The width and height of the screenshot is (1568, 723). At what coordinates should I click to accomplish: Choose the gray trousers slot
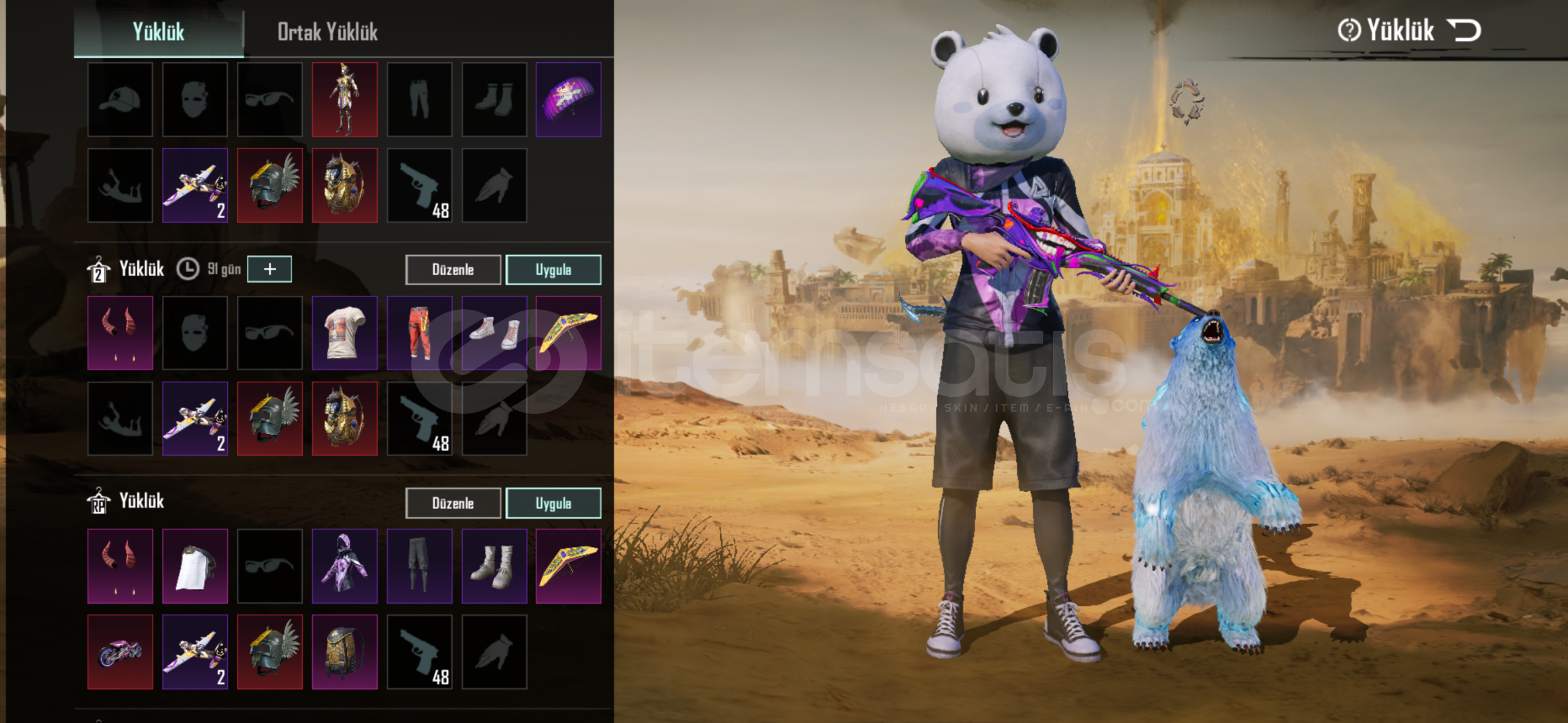point(419,566)
